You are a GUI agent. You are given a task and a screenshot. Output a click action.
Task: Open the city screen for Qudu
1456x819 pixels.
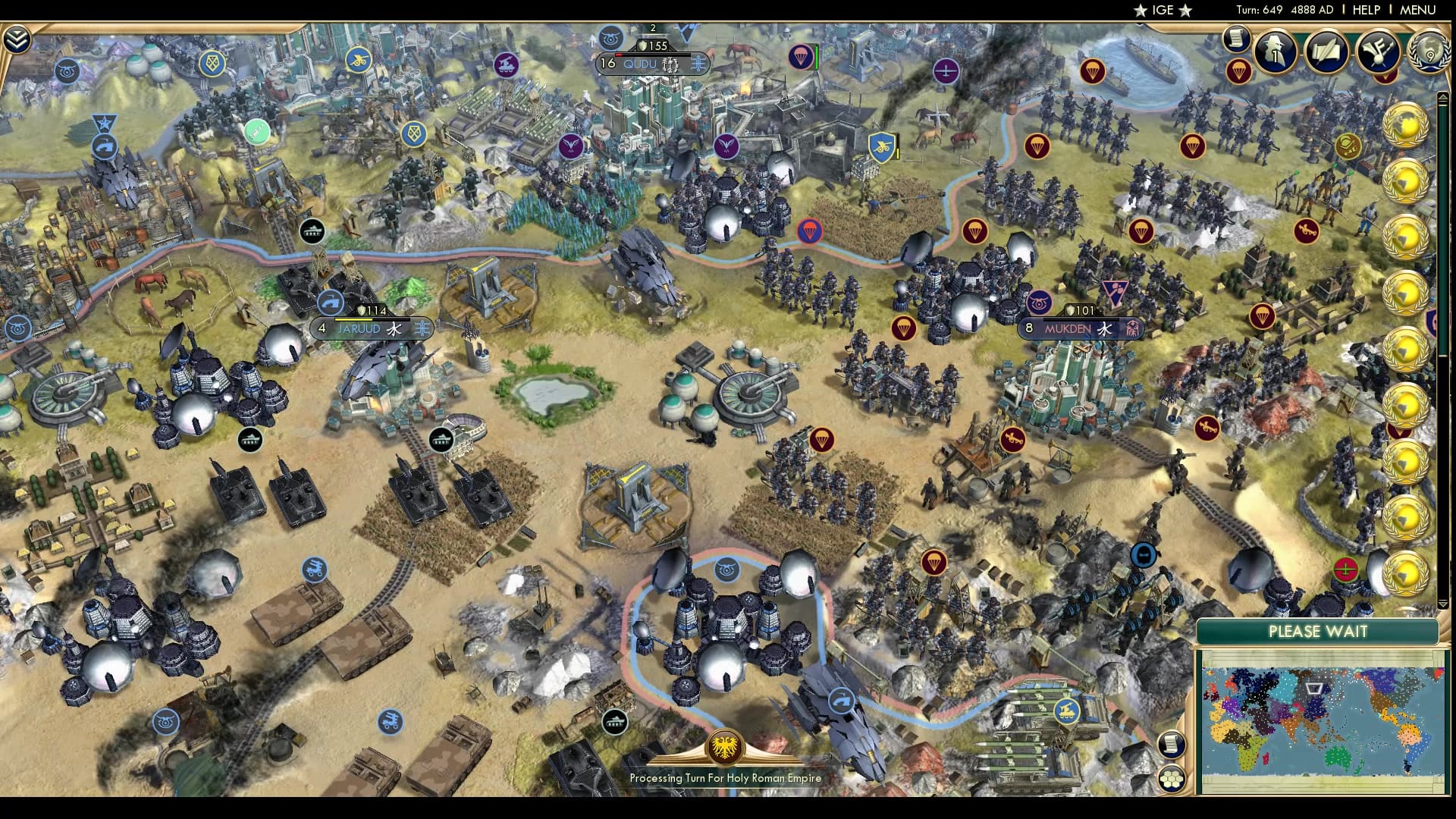pyautogui.click(x=639, y=64)
